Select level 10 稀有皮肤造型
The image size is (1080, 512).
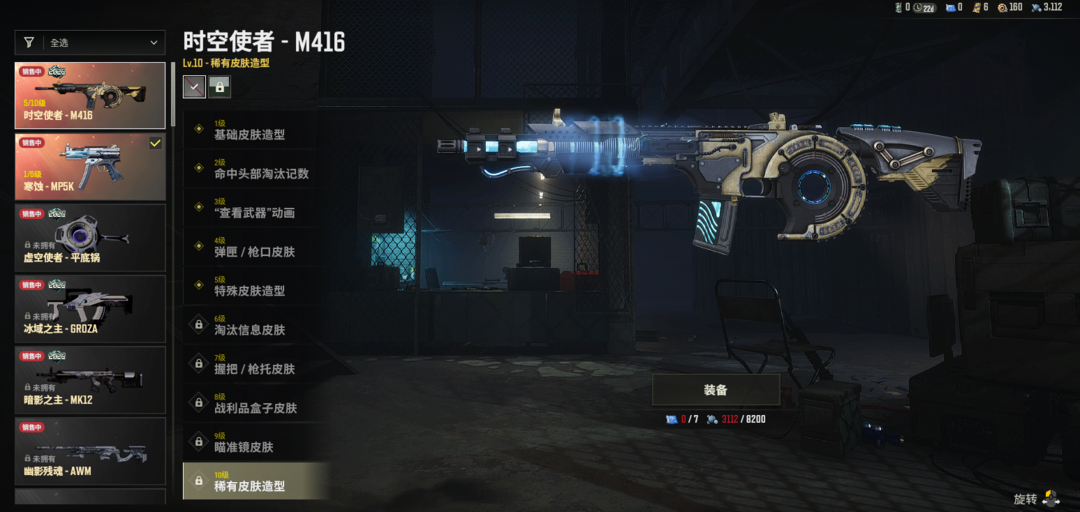point(256,481)
